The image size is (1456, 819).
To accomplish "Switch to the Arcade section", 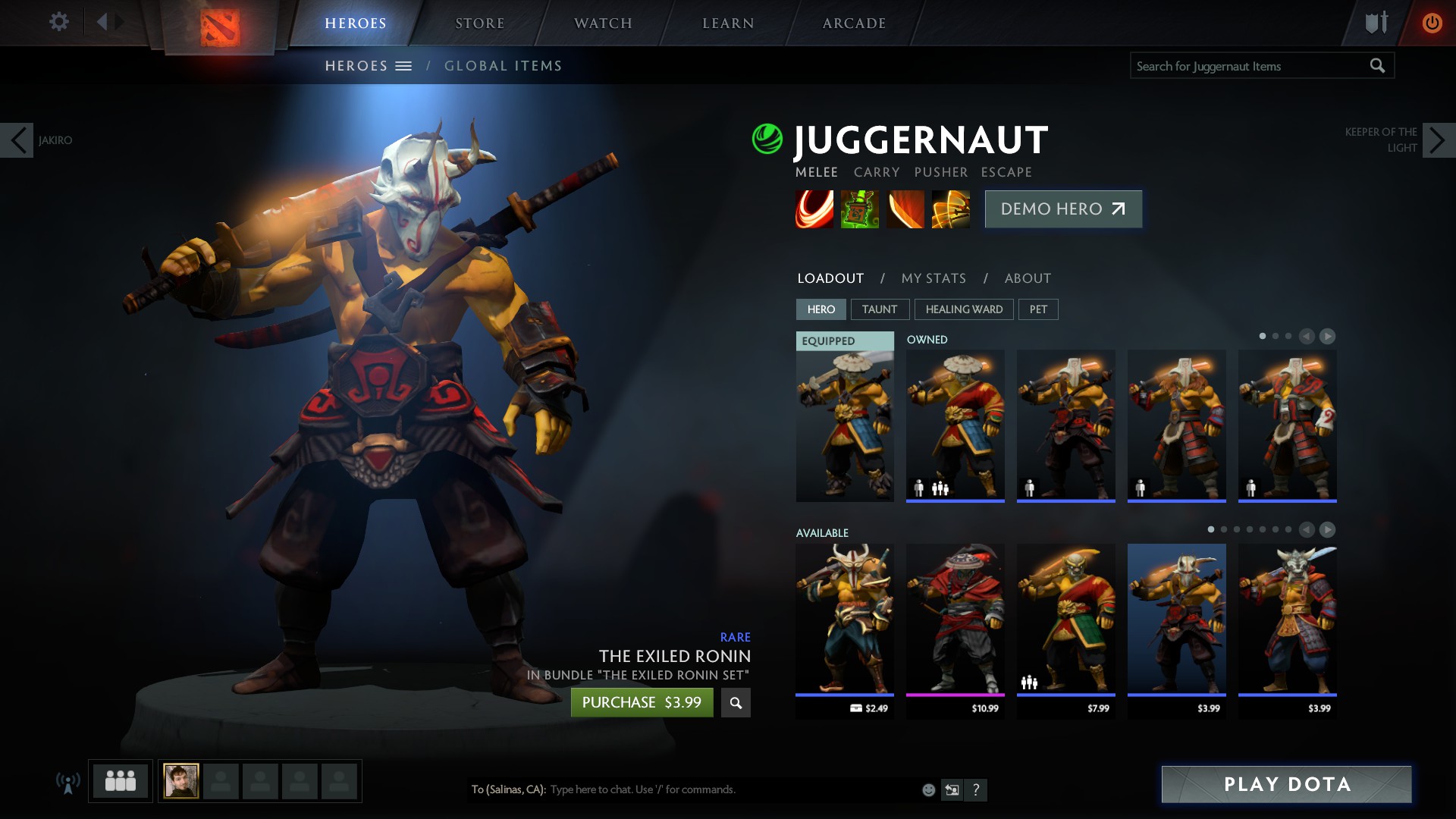I will [x=854, y=24].
